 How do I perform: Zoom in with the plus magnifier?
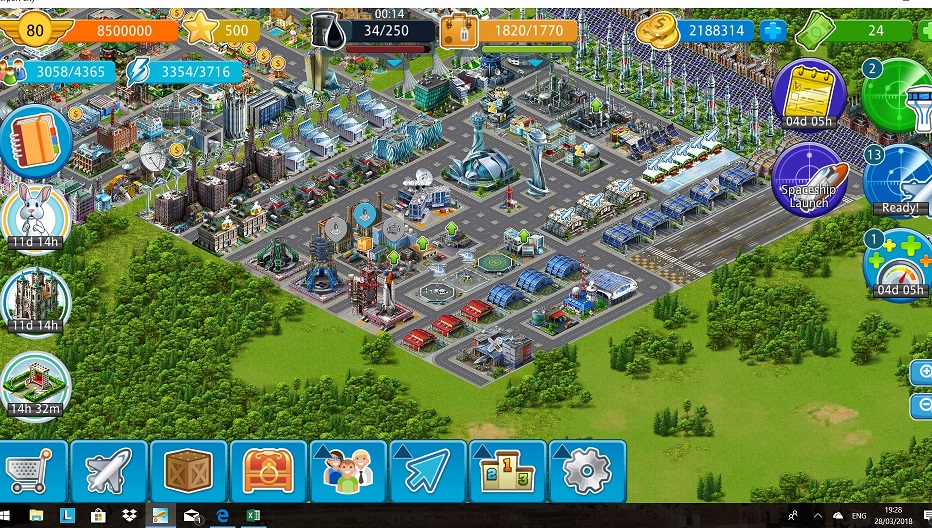[x=922, y=373]
